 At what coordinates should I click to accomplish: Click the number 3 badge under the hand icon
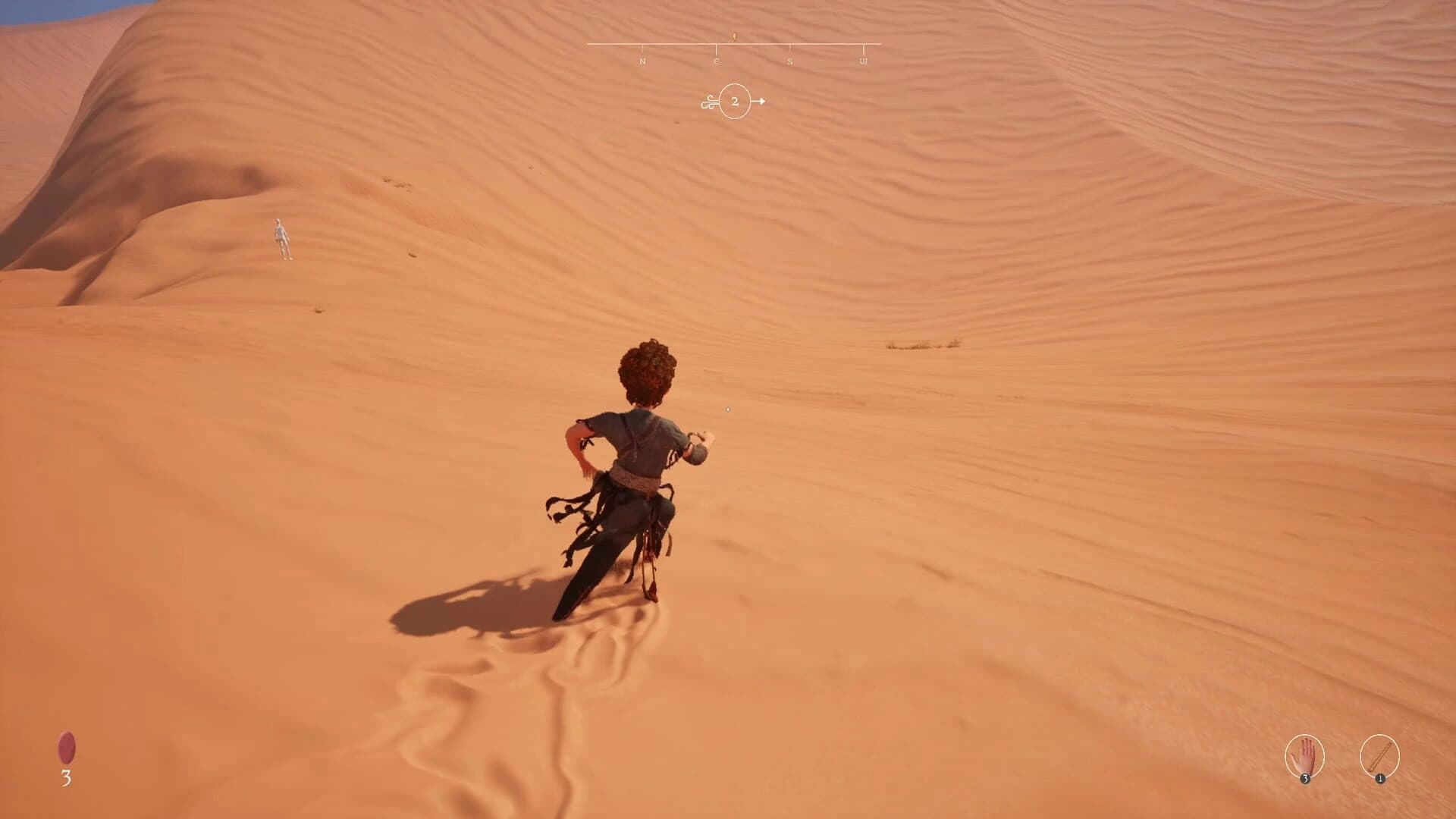pyautogui.click(x=1305, y=778)
